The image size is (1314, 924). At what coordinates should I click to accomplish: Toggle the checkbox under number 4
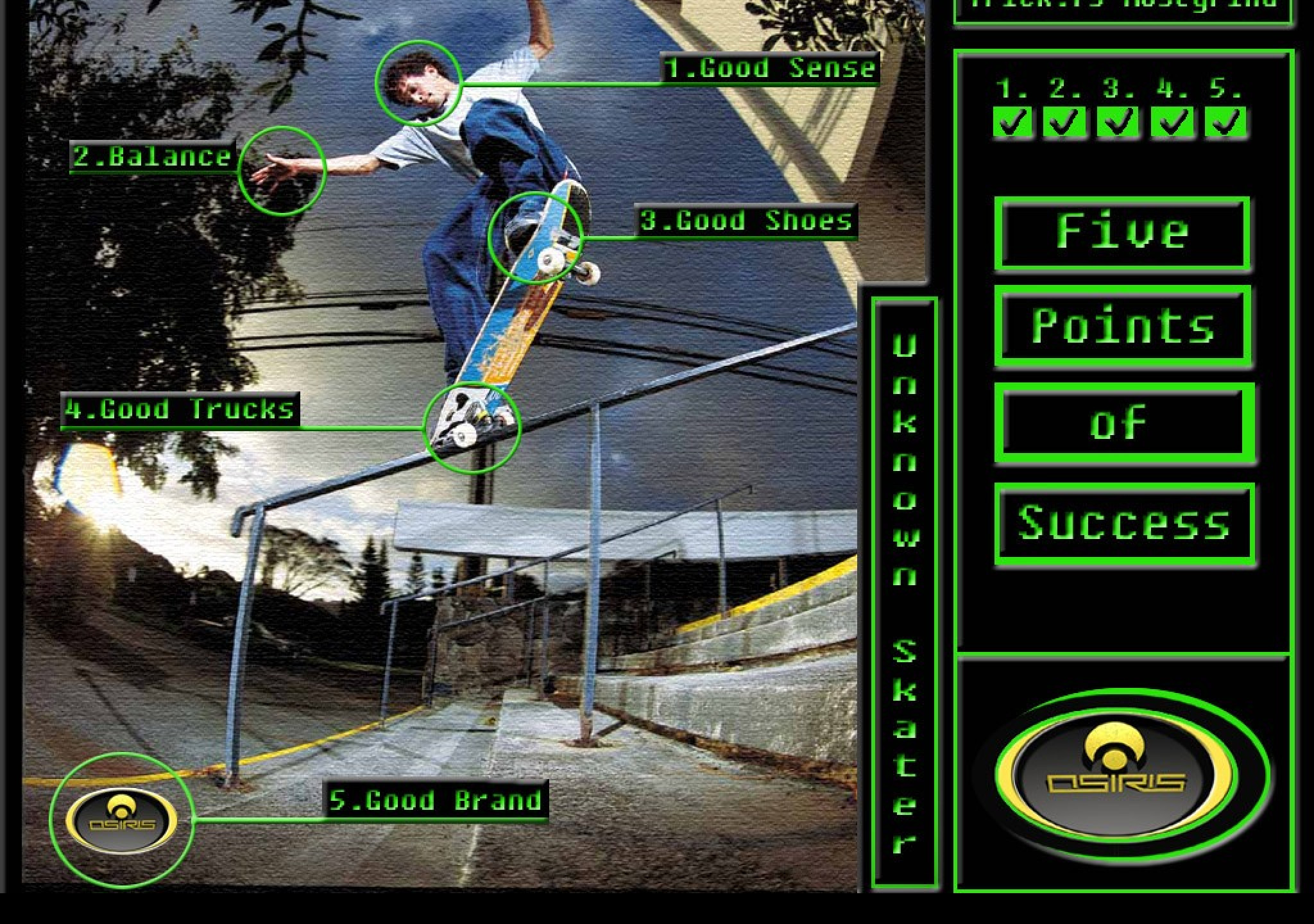tap(1172, 122)
